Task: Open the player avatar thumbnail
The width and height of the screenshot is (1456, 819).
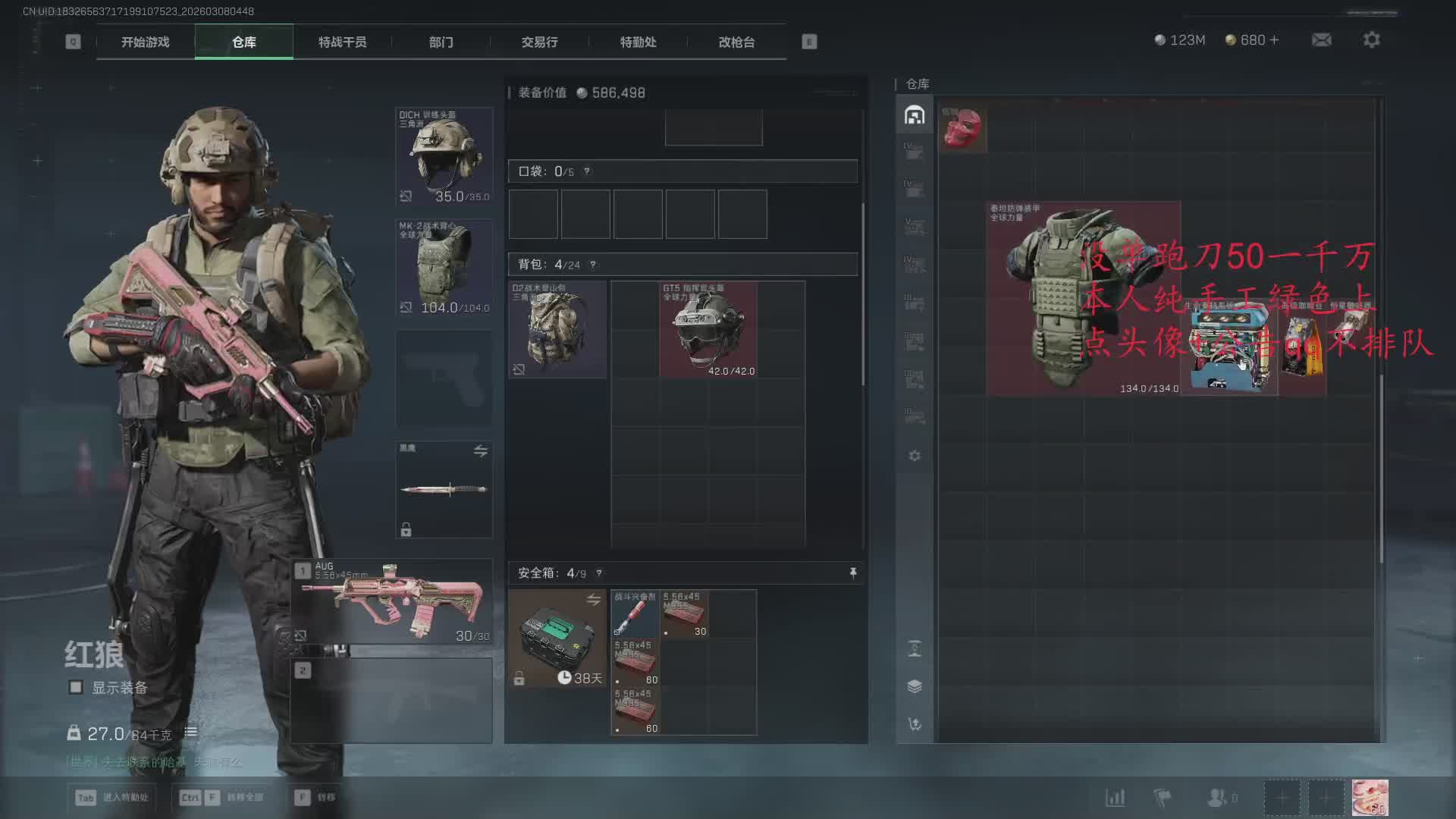Action: pos(1370,798)
